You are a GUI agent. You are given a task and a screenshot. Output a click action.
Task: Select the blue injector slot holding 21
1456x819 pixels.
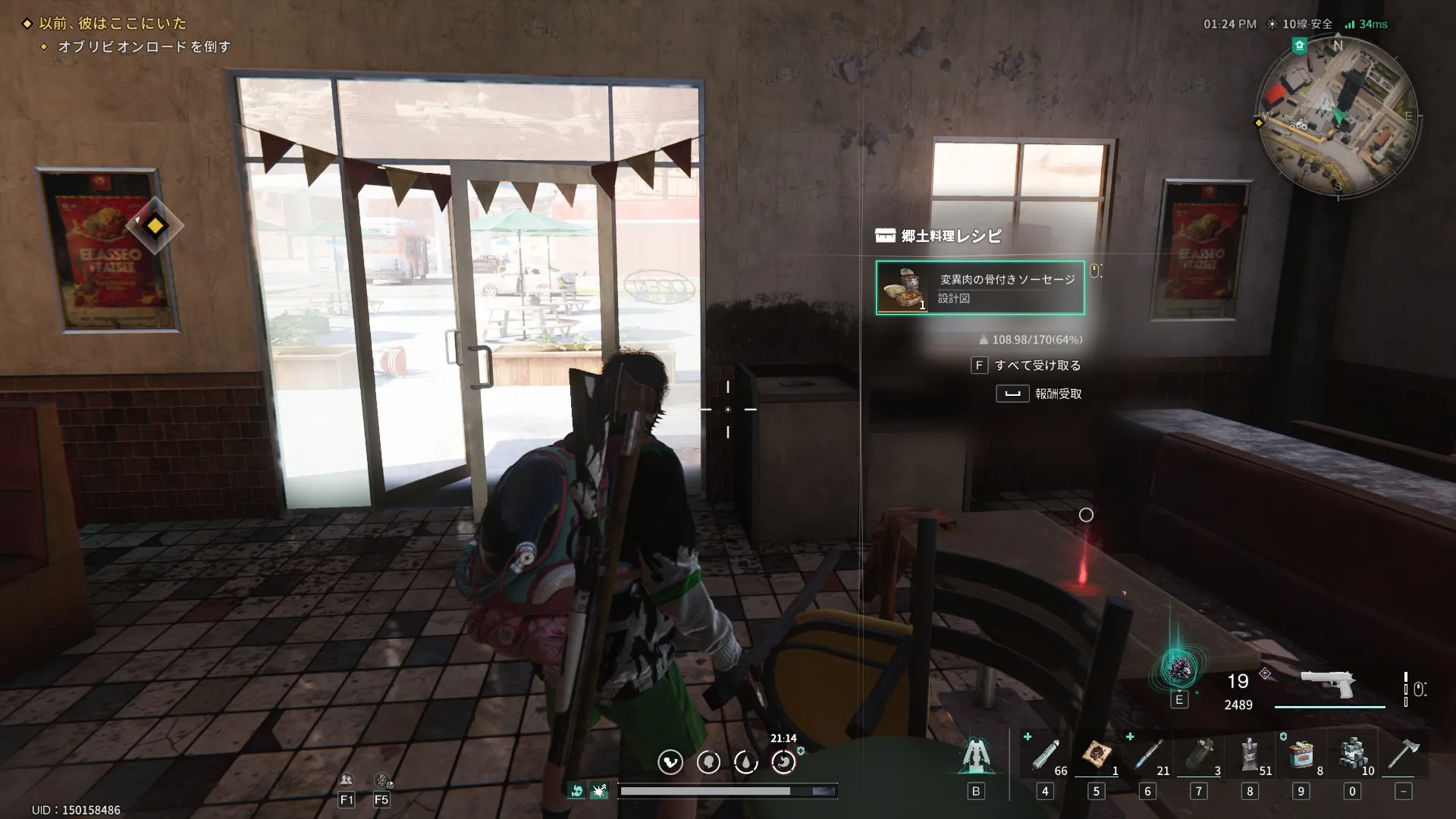pyautogui.click(x=1148, y=755)
